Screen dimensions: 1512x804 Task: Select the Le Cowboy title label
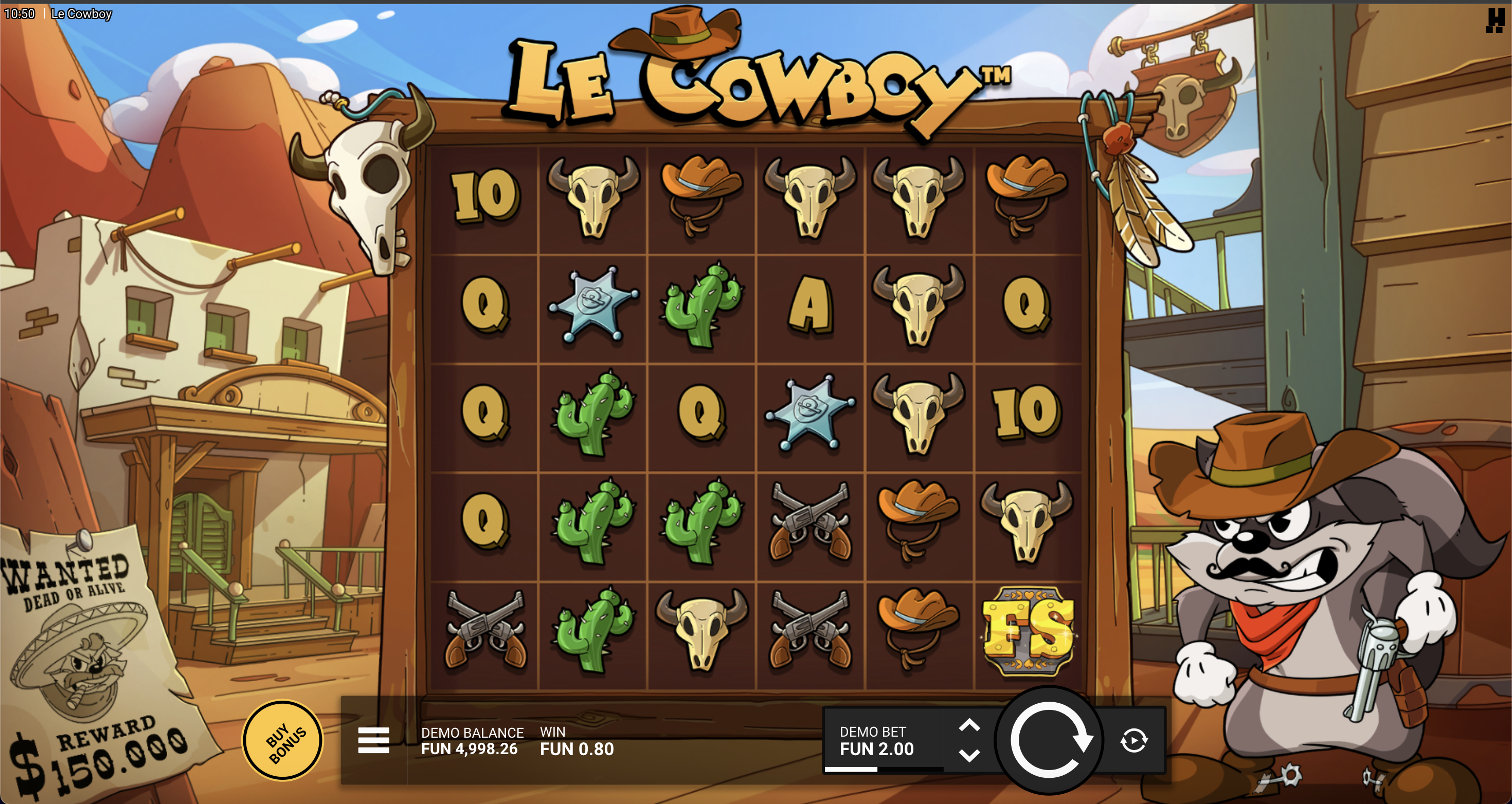pos(757,79)
